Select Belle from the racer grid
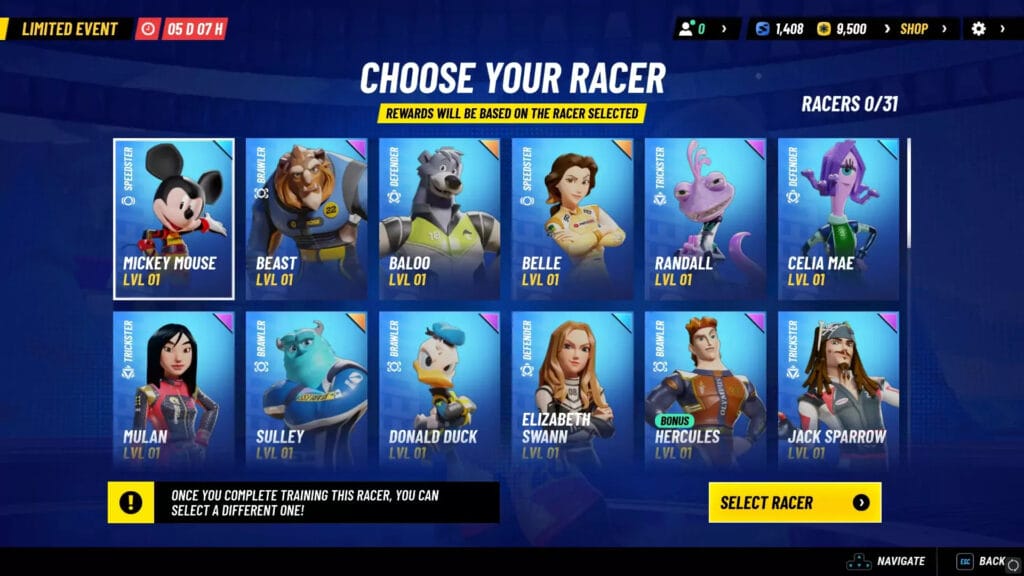1024x576 pixels. point(572,219)
